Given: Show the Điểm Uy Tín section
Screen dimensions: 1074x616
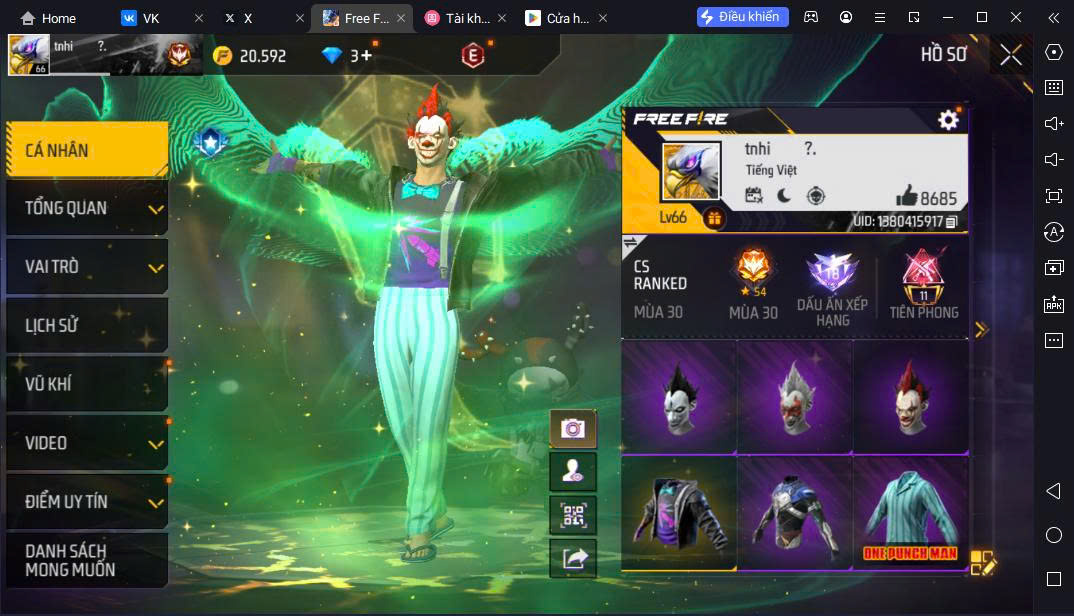Looking at the screenshot, I should tap(87, 501).
